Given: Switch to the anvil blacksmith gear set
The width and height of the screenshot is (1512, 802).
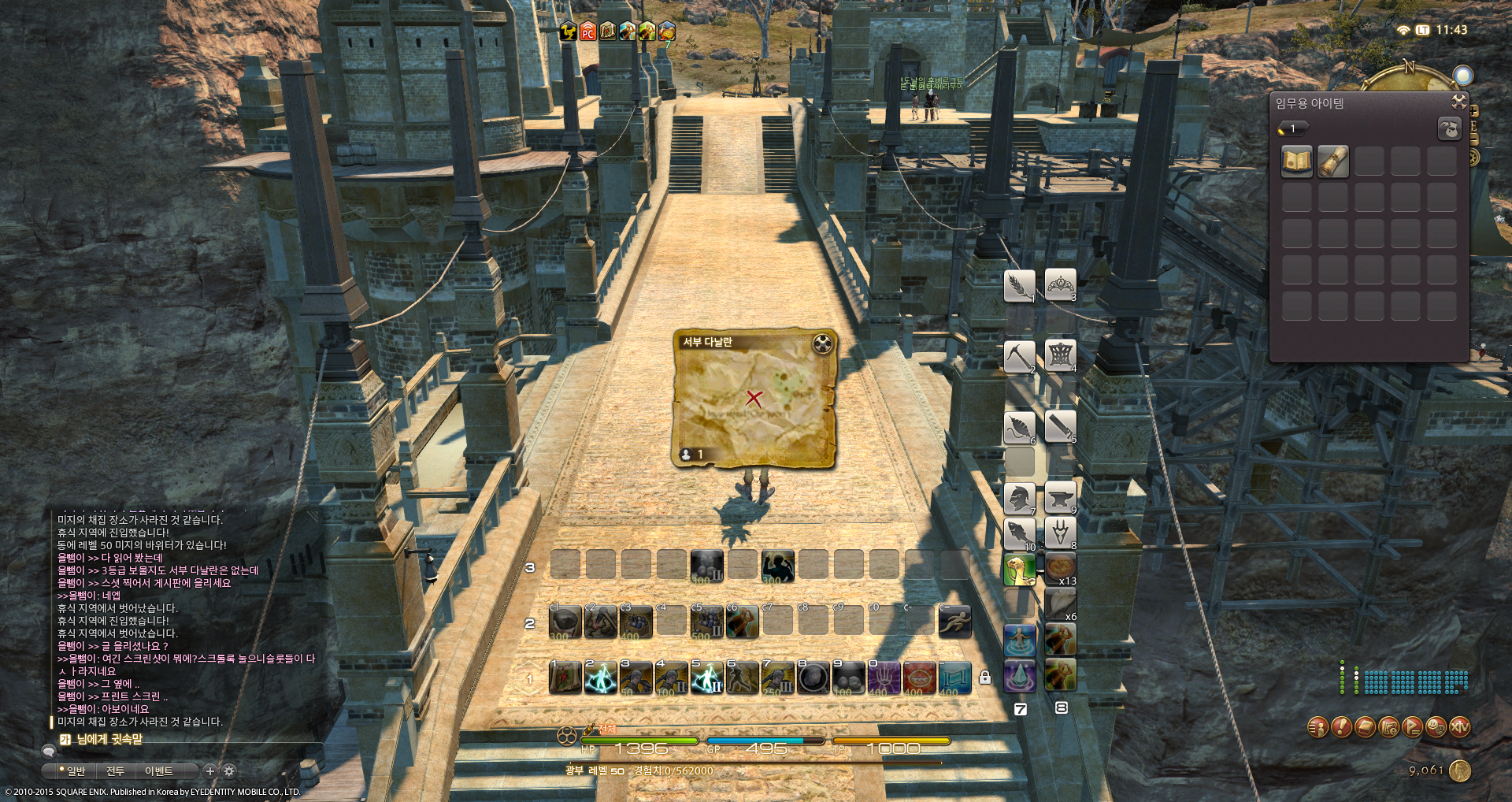Looking at the screenshot, I should click(x=1060, y=499).
